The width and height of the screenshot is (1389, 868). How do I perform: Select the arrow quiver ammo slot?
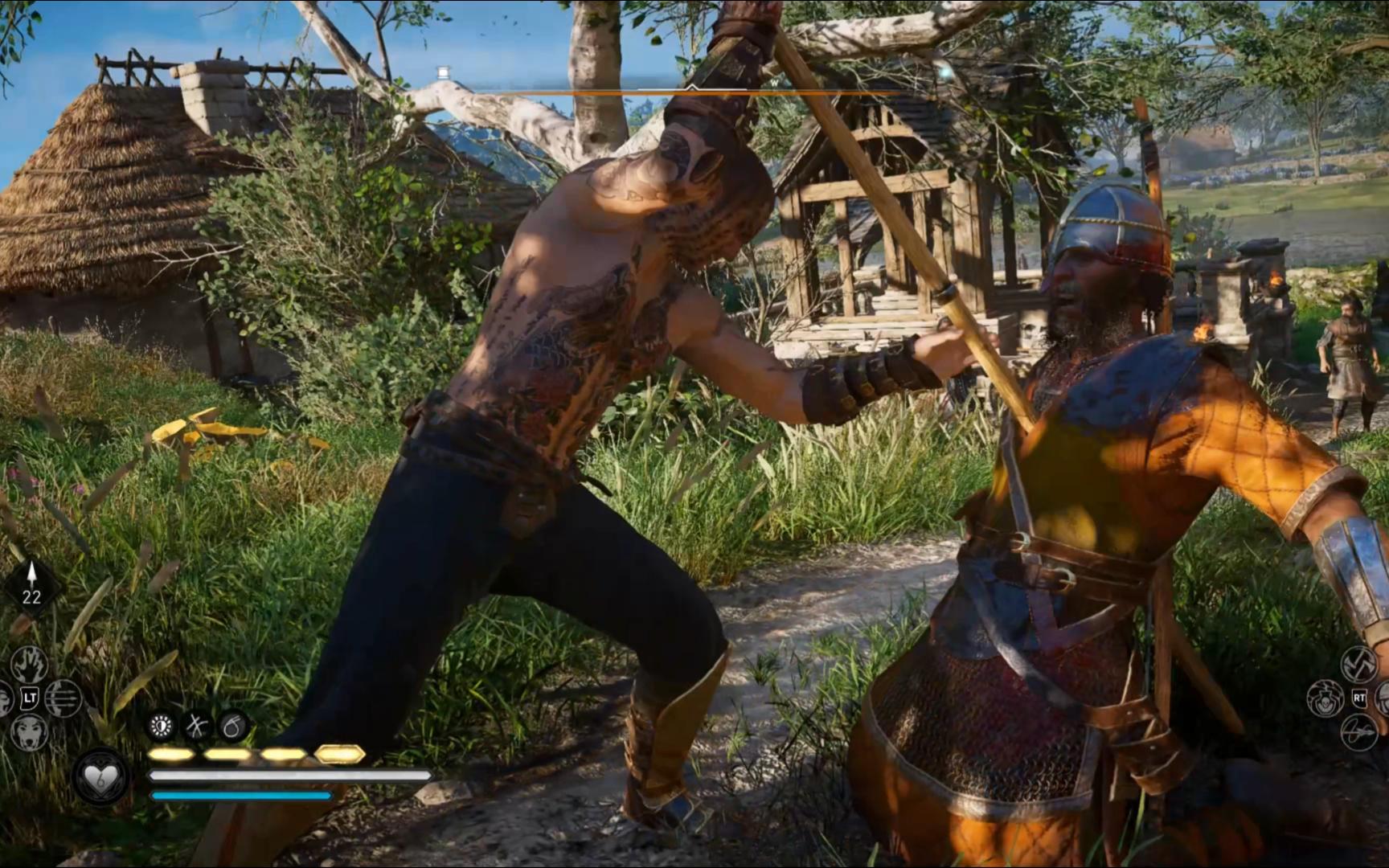click(x=31, y=586)
